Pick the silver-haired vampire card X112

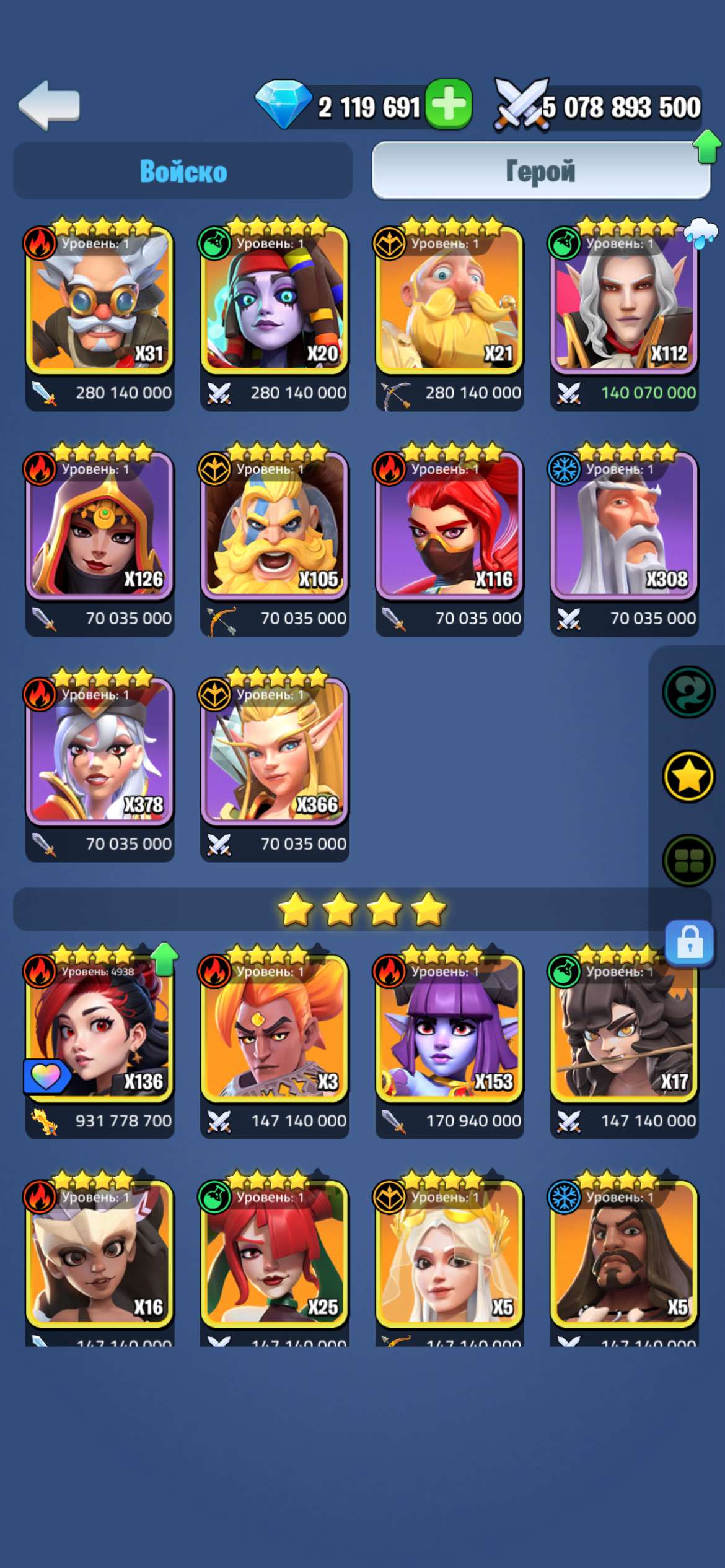pyautogui.click(x=624, y=300)
